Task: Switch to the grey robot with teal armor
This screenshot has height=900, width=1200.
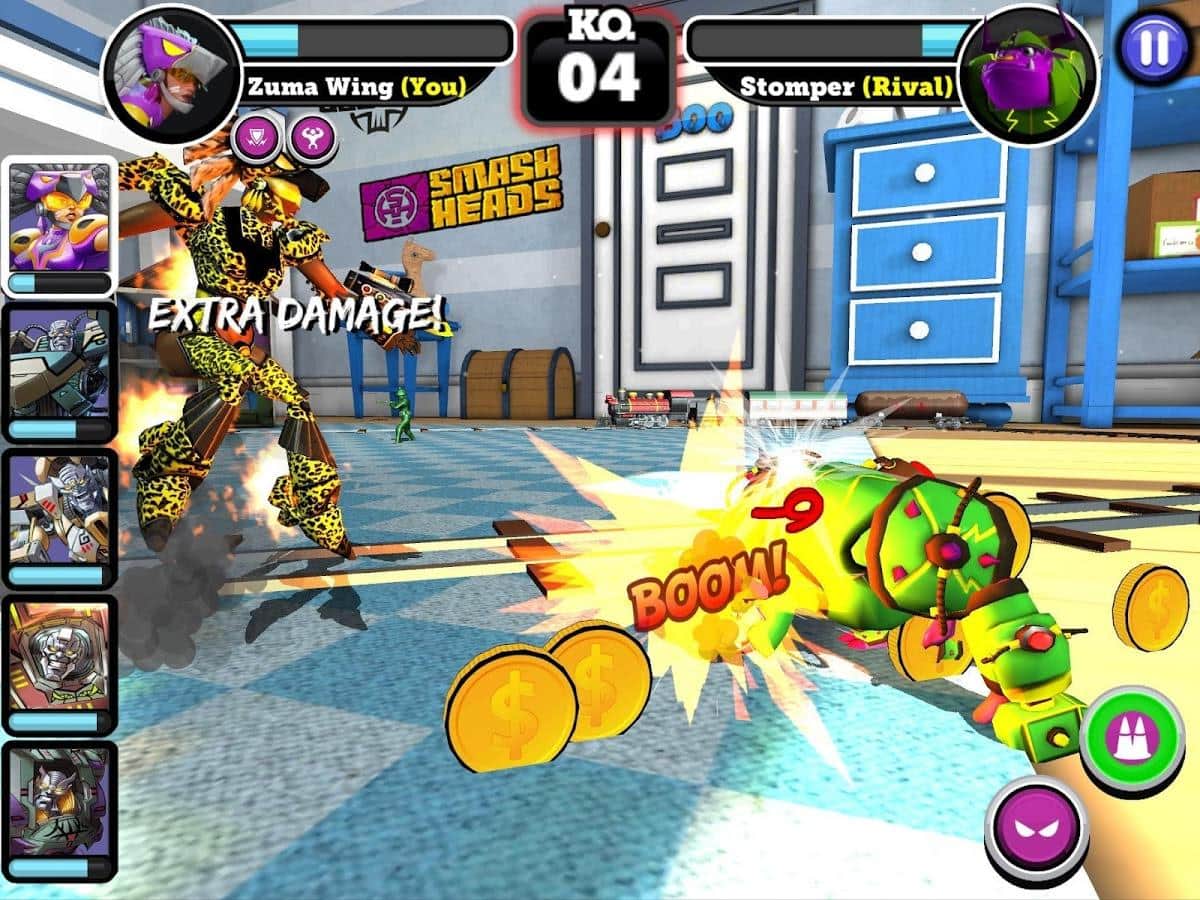Action: tap(59, 373)
